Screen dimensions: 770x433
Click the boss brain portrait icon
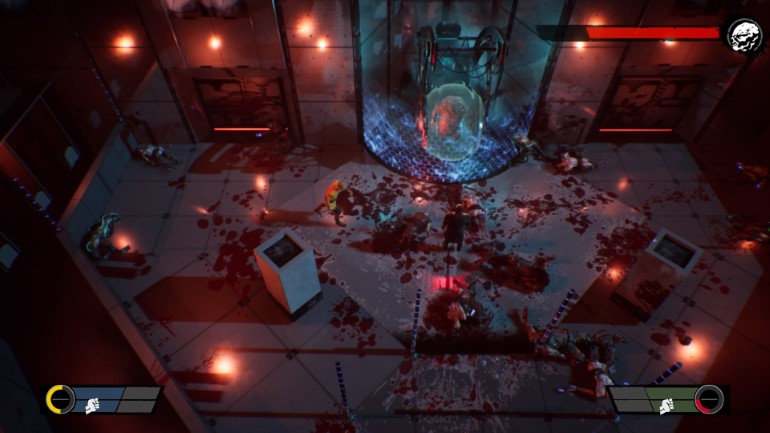(744, 37)
